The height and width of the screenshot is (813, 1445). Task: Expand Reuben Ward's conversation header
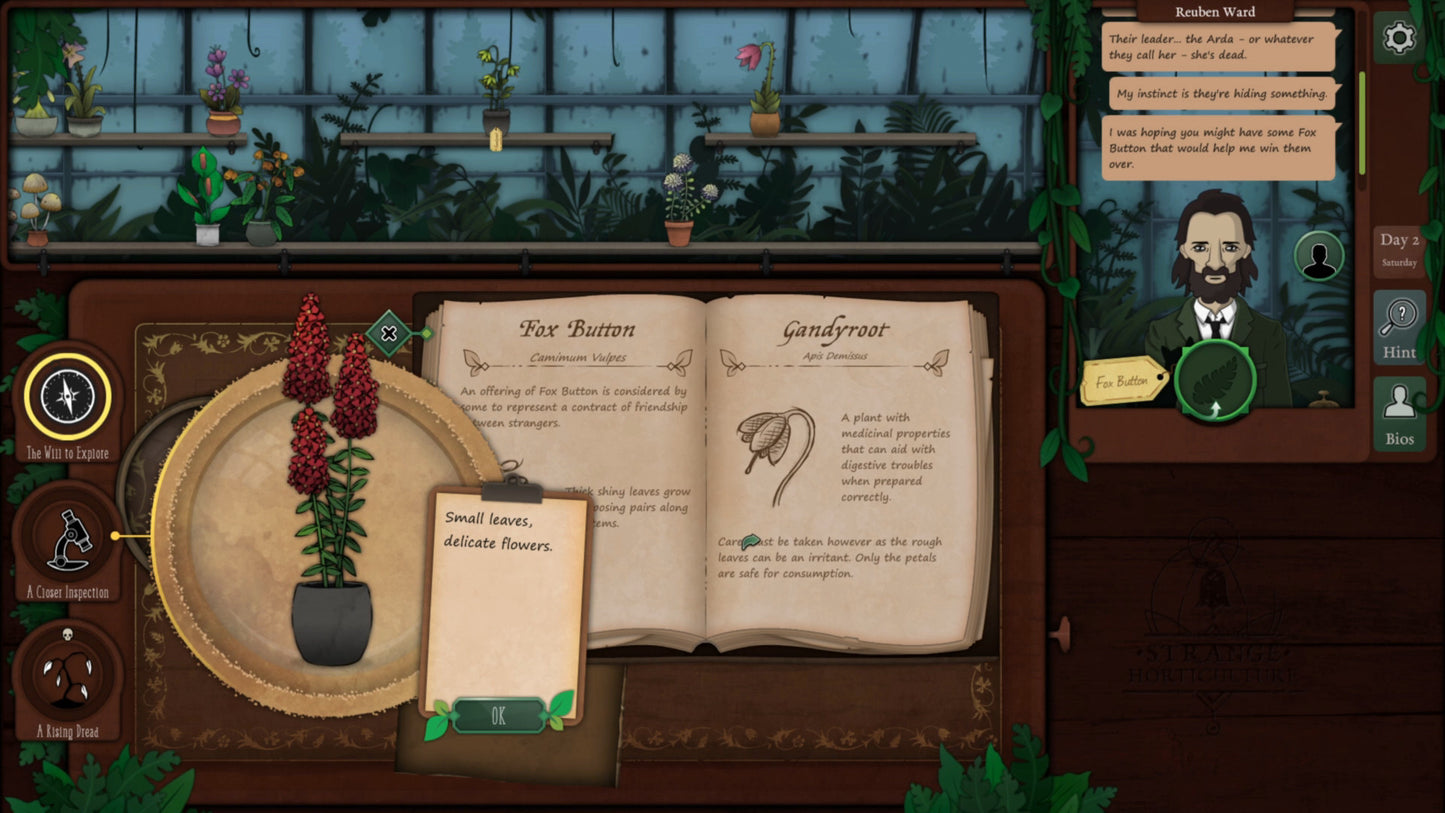1216,11
